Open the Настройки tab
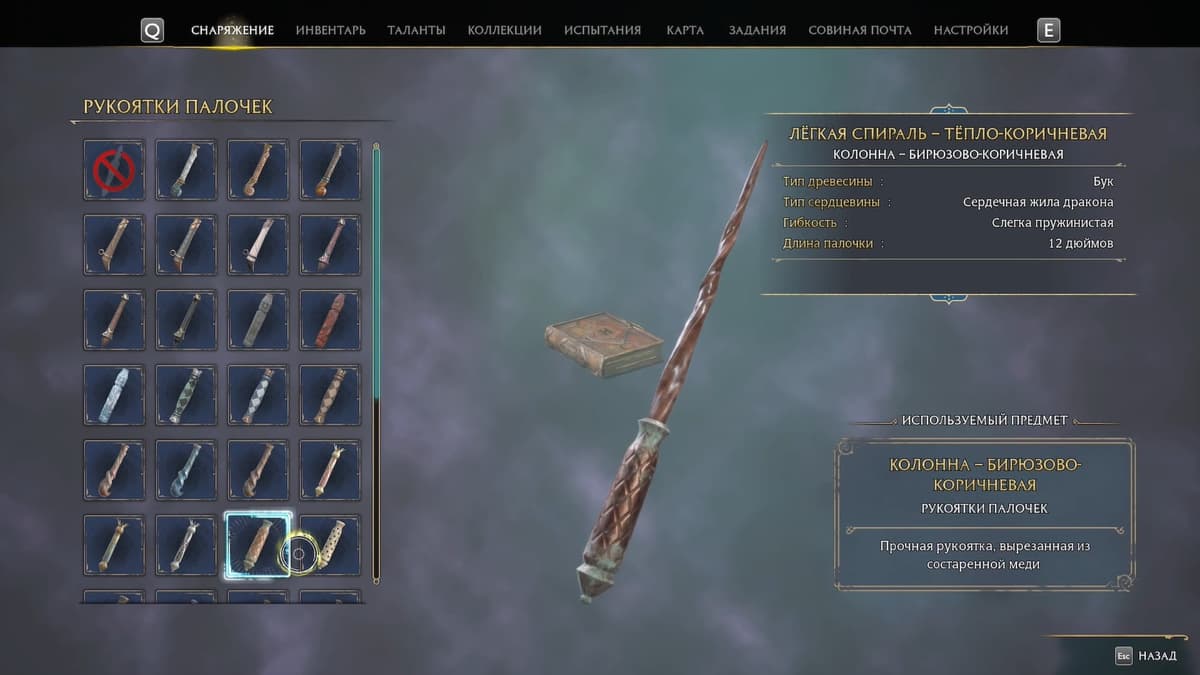Image resolution: width=1200 pixels, height=675 pixels. (970, 30)
